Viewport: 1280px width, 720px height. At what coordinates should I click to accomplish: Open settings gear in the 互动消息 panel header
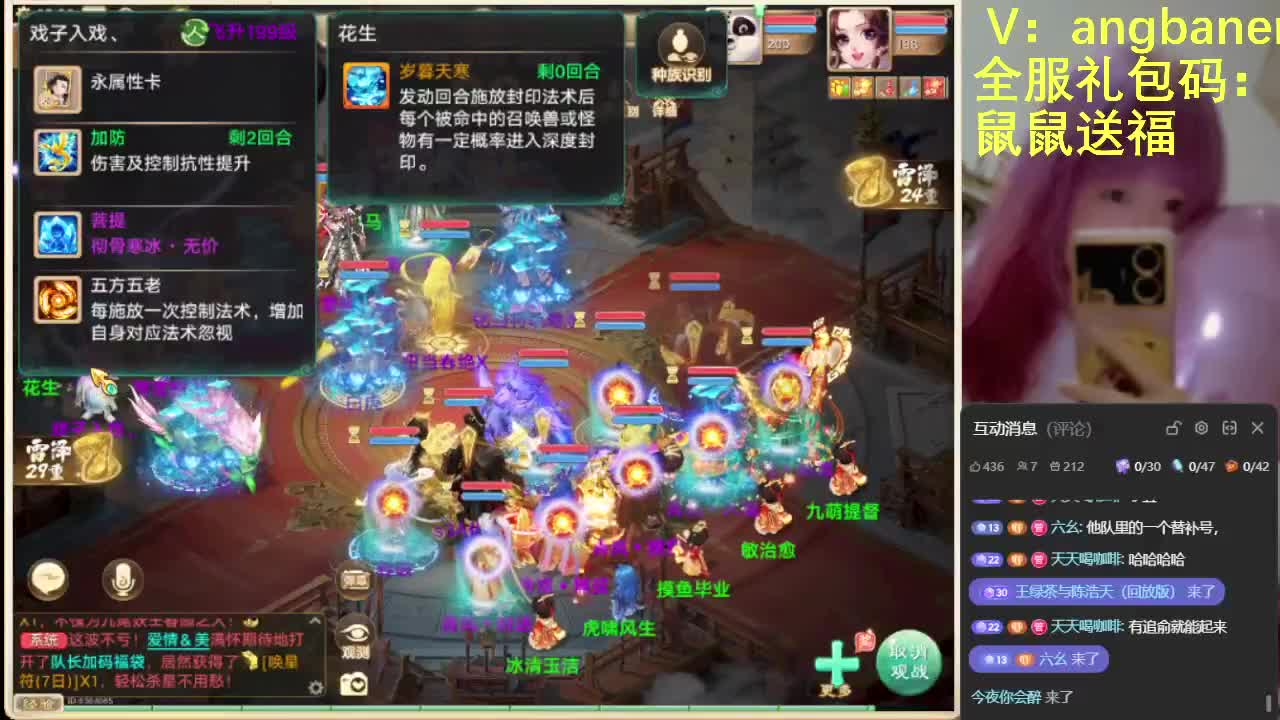click(1202, 428)
